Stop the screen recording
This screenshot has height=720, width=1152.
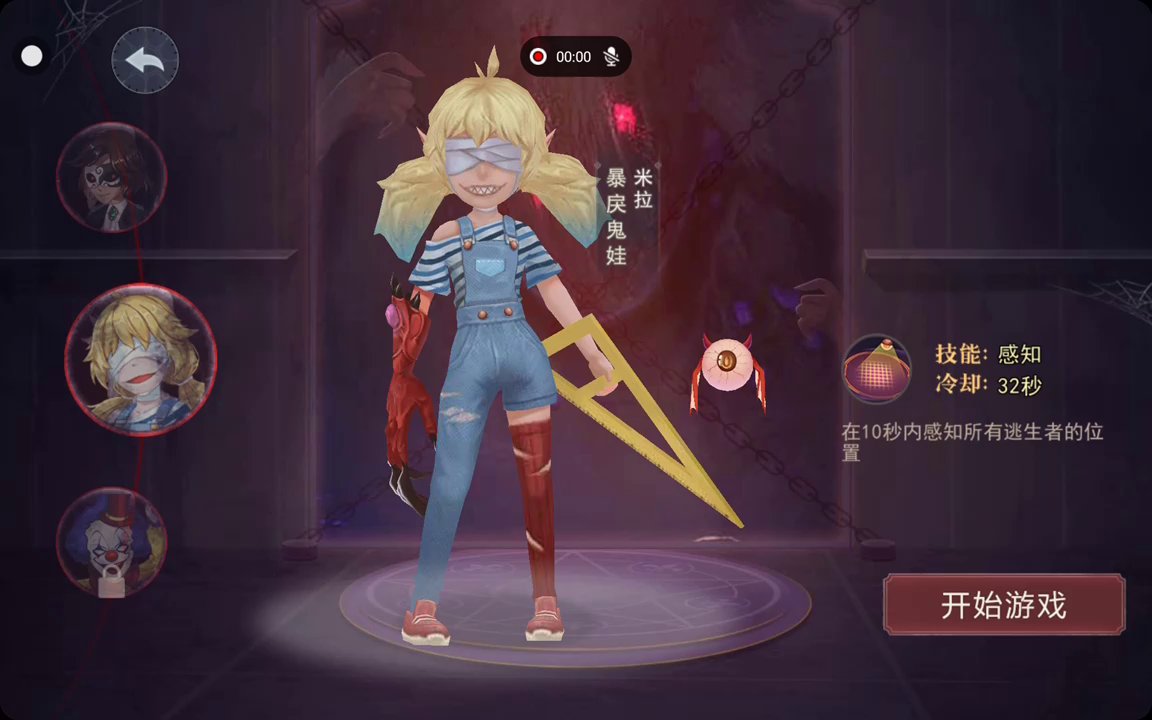[x=538, y=57]
